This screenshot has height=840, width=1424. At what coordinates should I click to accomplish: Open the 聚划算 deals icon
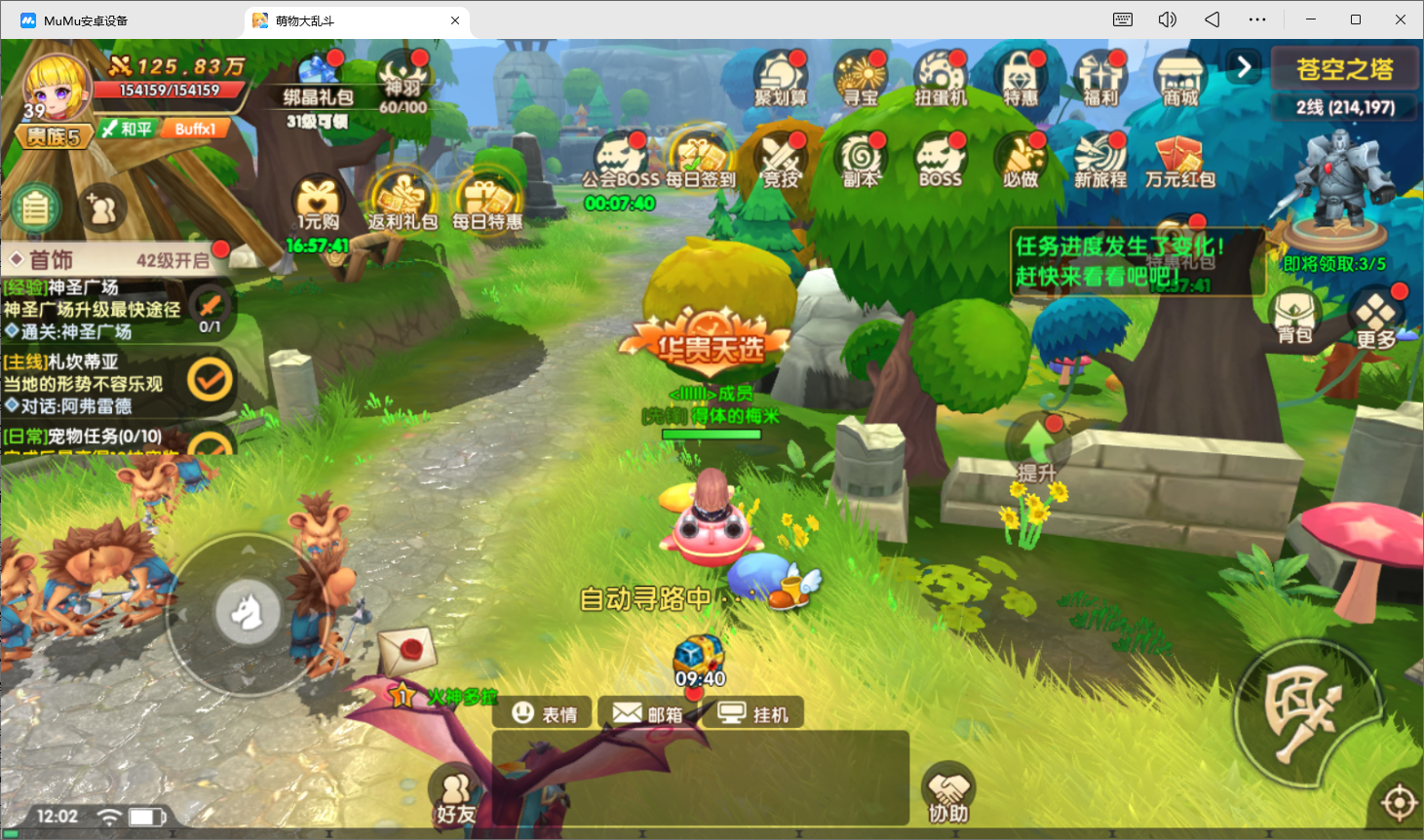780,78
